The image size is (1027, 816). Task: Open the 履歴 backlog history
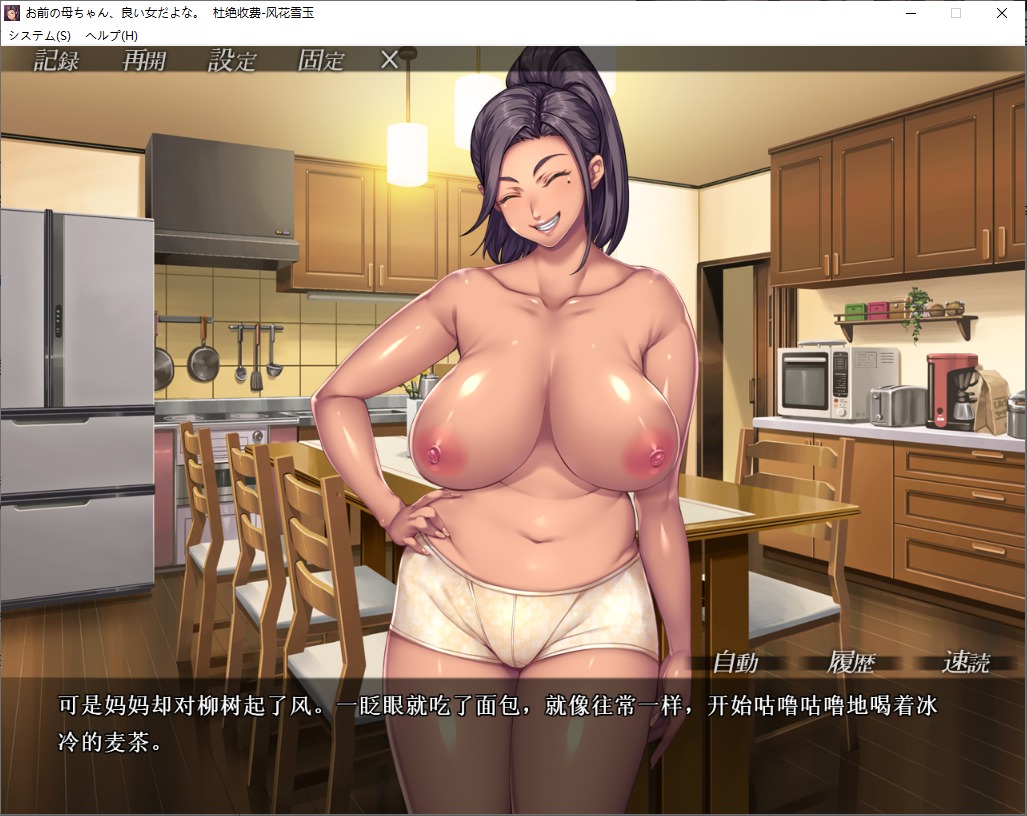851,662
